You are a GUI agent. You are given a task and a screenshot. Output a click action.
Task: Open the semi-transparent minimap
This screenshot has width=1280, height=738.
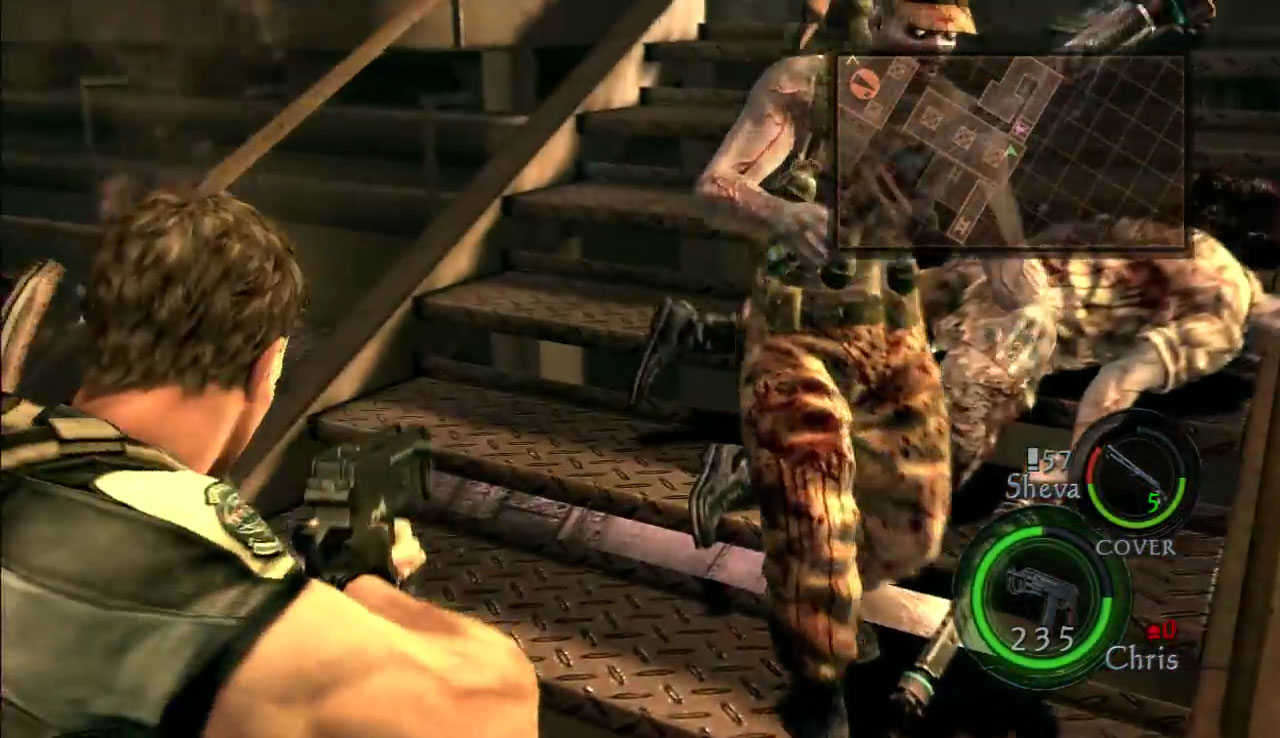click(1010, 151)
